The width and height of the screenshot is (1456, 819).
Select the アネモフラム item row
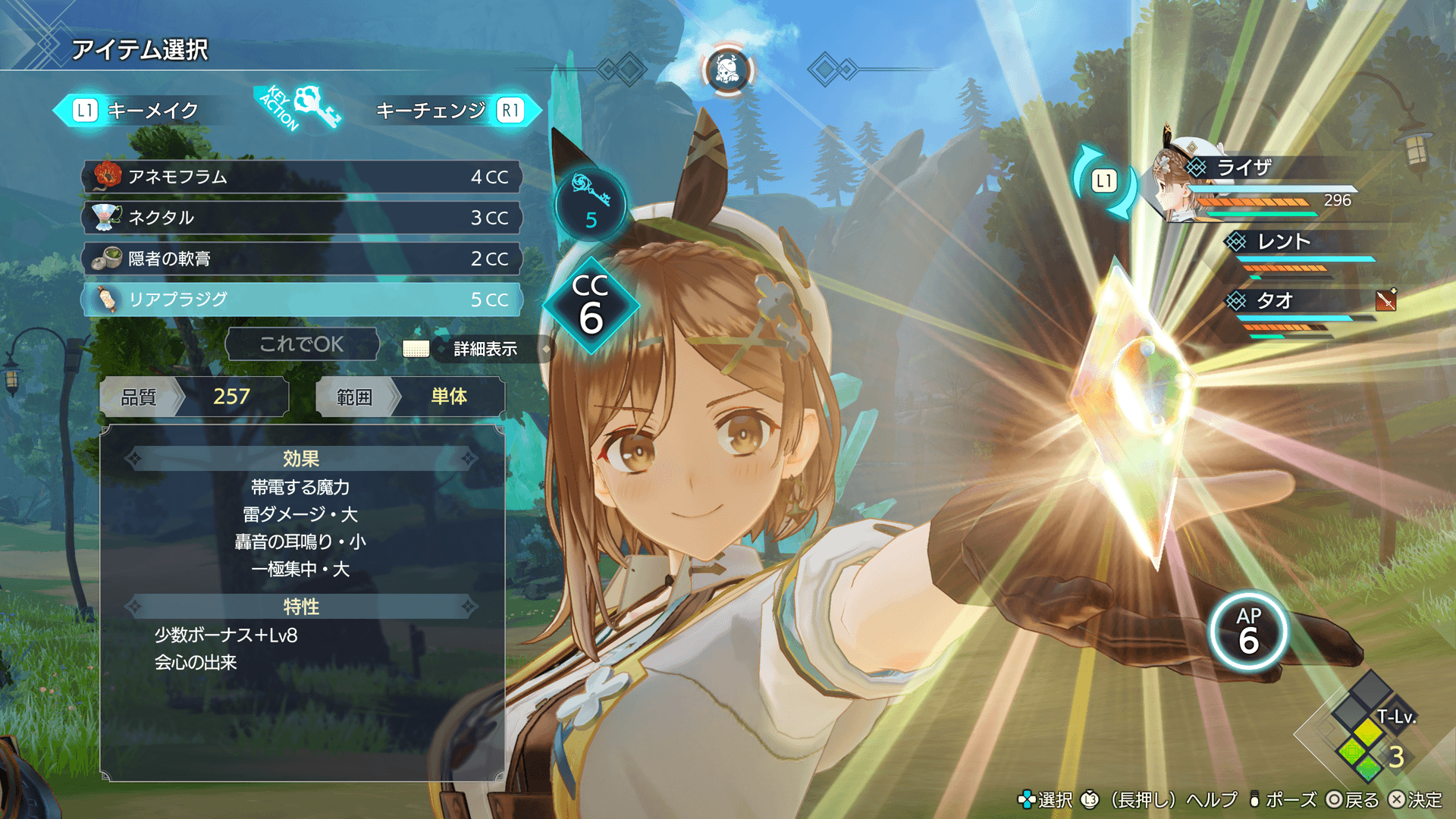(302, 177)
